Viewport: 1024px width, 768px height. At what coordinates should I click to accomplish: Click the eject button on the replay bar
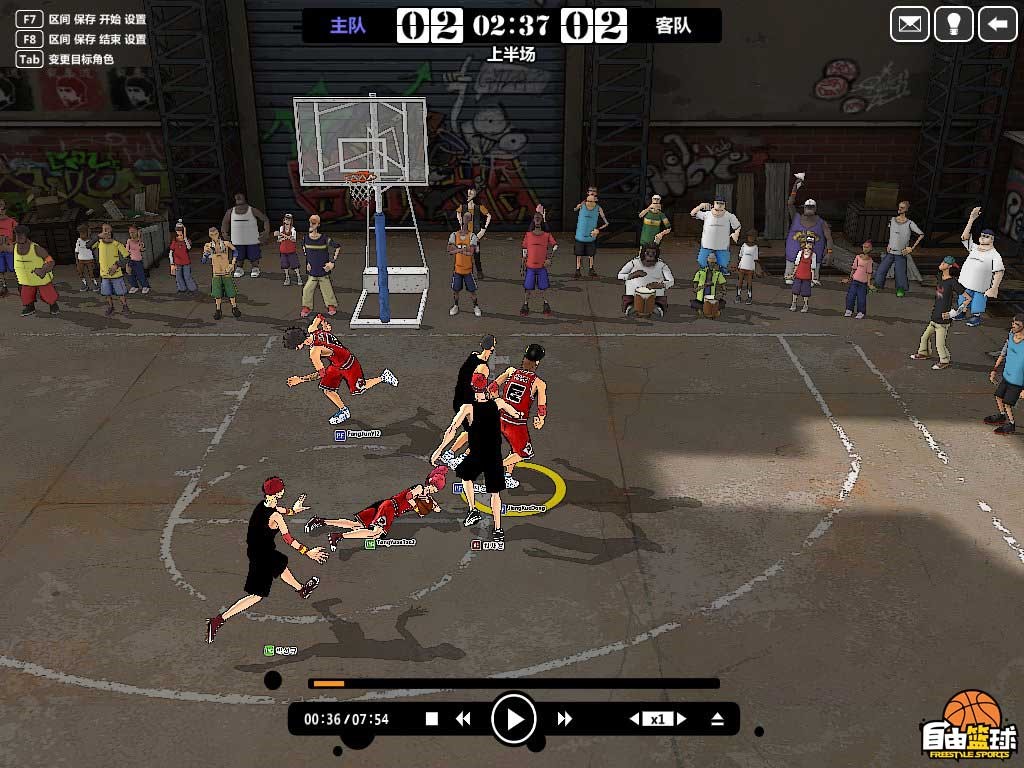[717, 718]
